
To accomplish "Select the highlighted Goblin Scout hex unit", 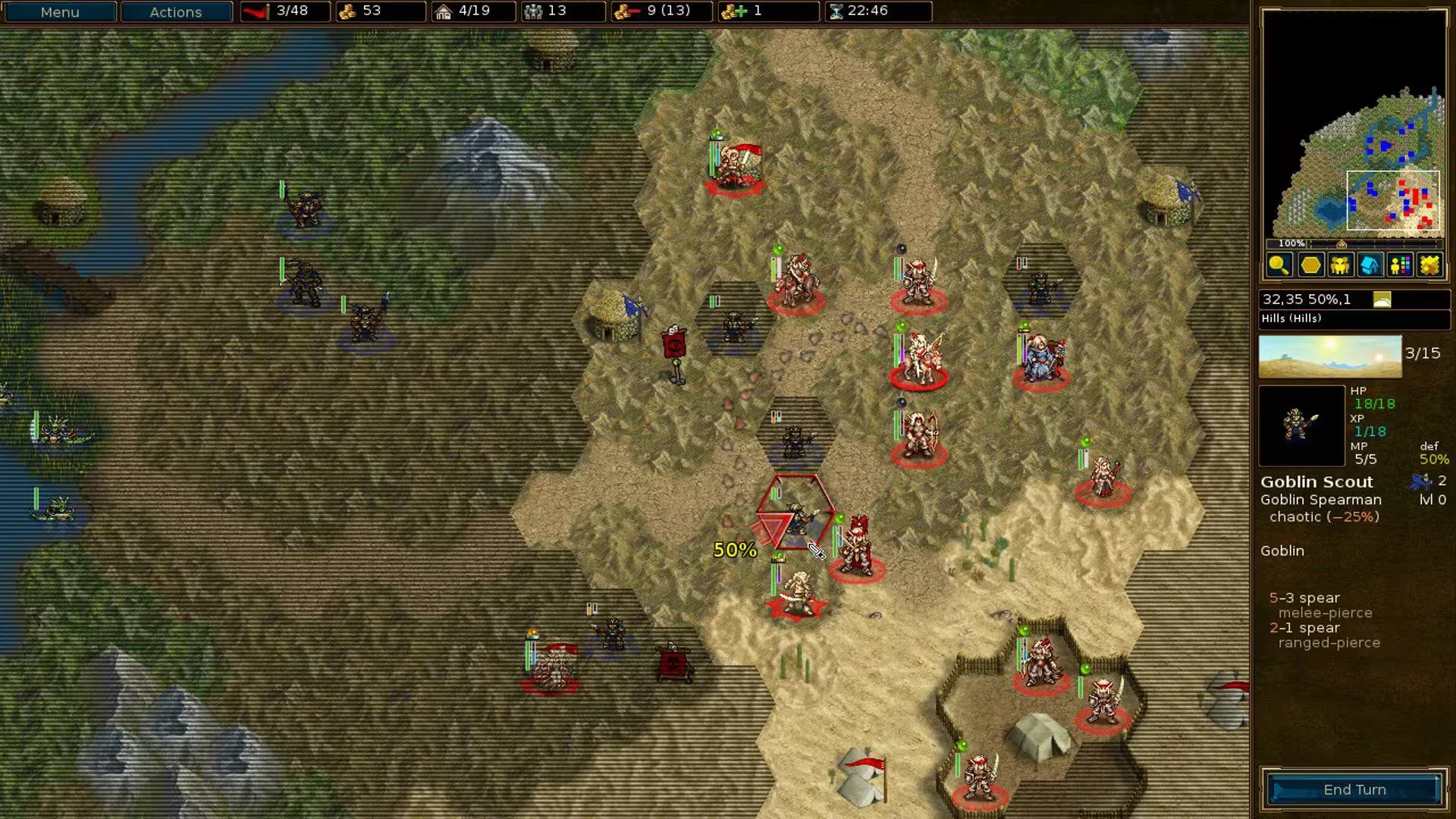I will 796,516.
